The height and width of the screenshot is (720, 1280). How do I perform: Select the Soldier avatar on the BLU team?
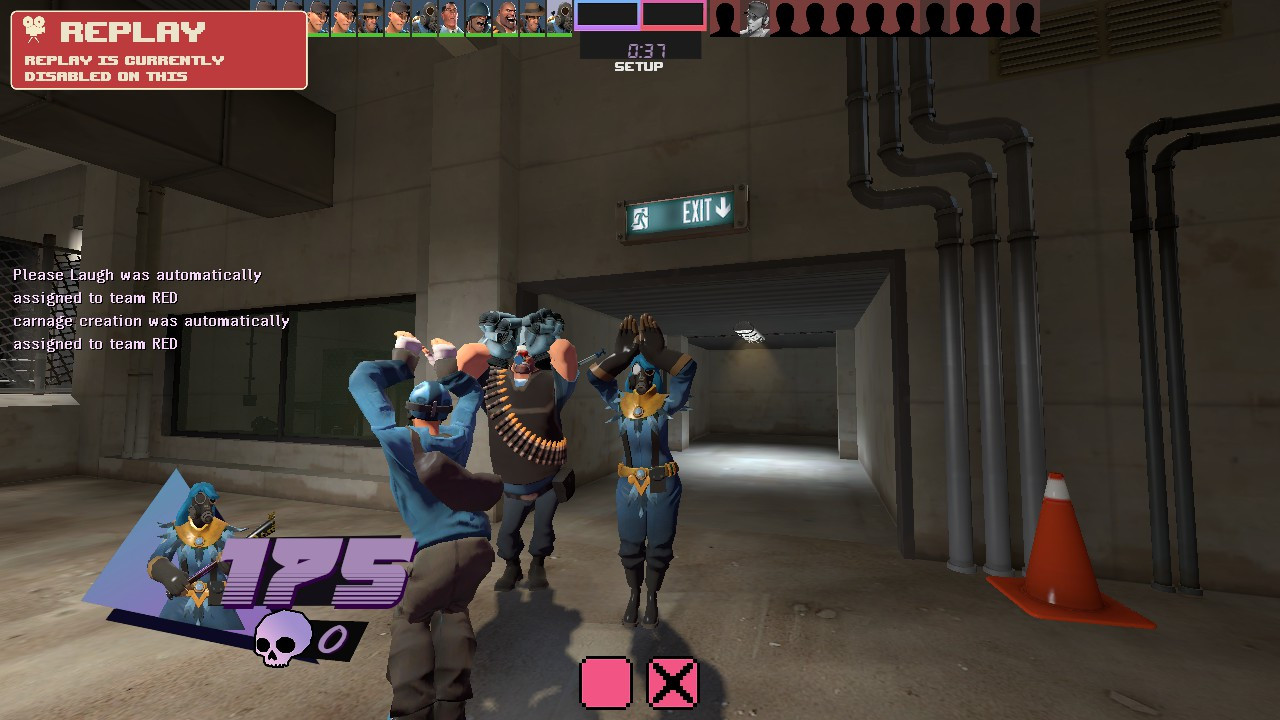[x=478, y=16]
